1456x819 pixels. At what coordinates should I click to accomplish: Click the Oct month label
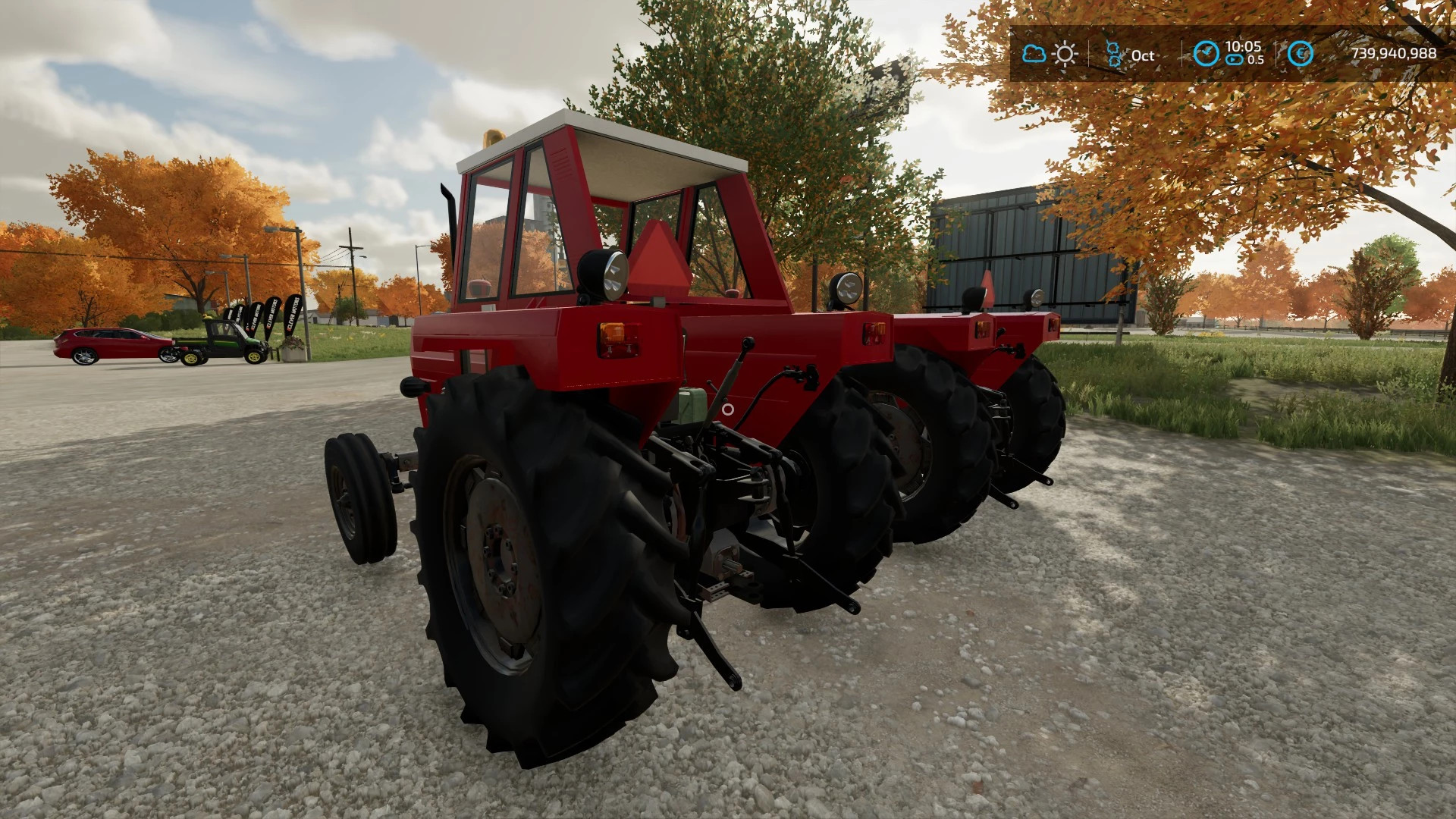1143,55
